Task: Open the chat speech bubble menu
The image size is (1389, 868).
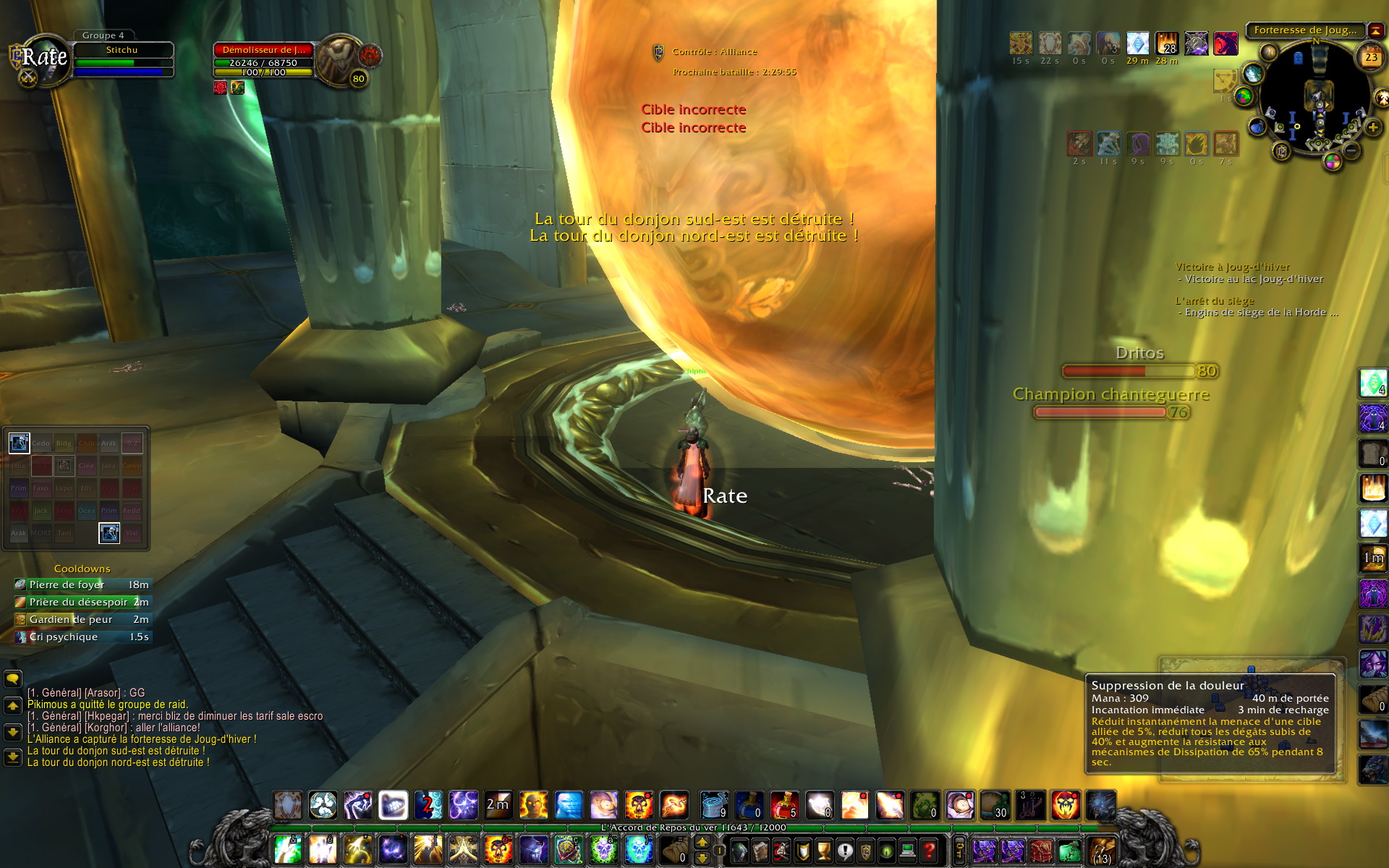Action: tap(13, 678)
